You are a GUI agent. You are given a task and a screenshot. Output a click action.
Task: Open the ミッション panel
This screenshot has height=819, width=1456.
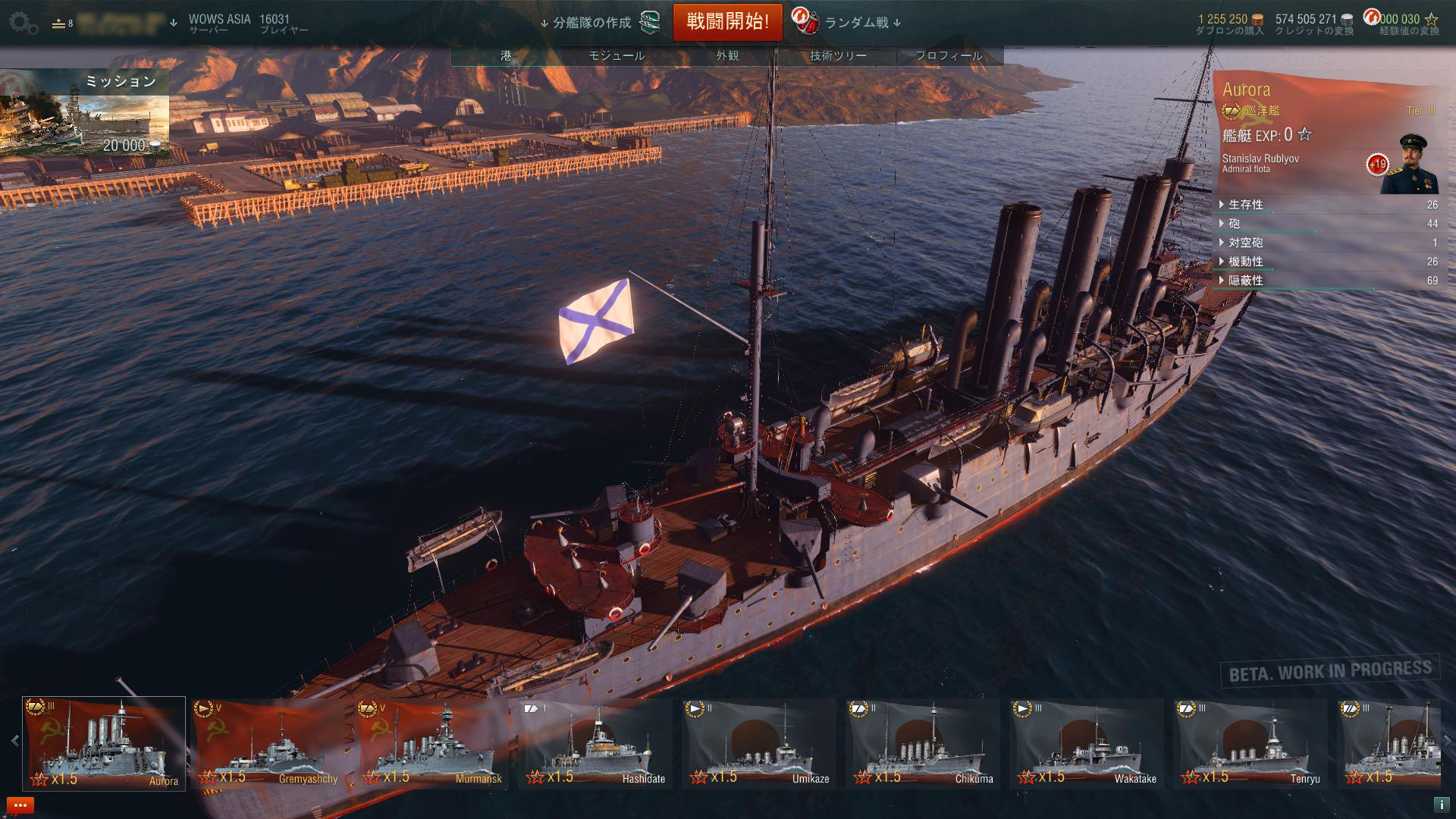pyautogui.click(x=85, y=114)
